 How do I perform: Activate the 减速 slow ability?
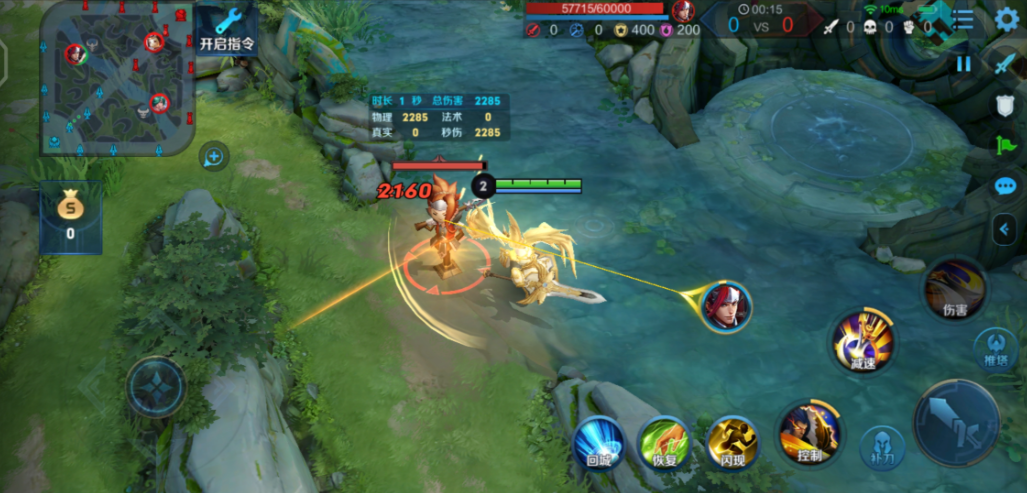[862, 341]
